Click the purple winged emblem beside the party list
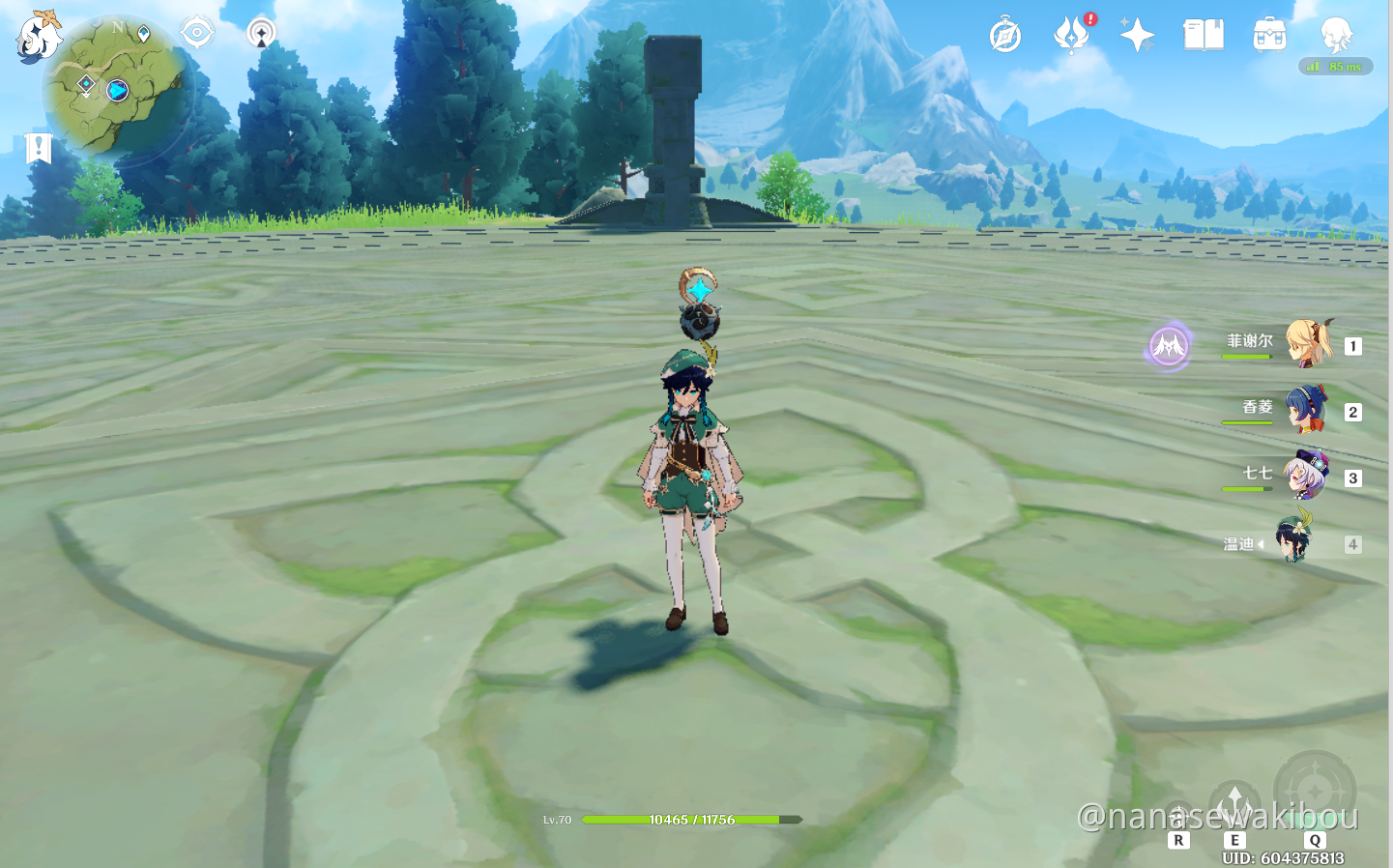 pyautogui.click(x=1169, y=345)
